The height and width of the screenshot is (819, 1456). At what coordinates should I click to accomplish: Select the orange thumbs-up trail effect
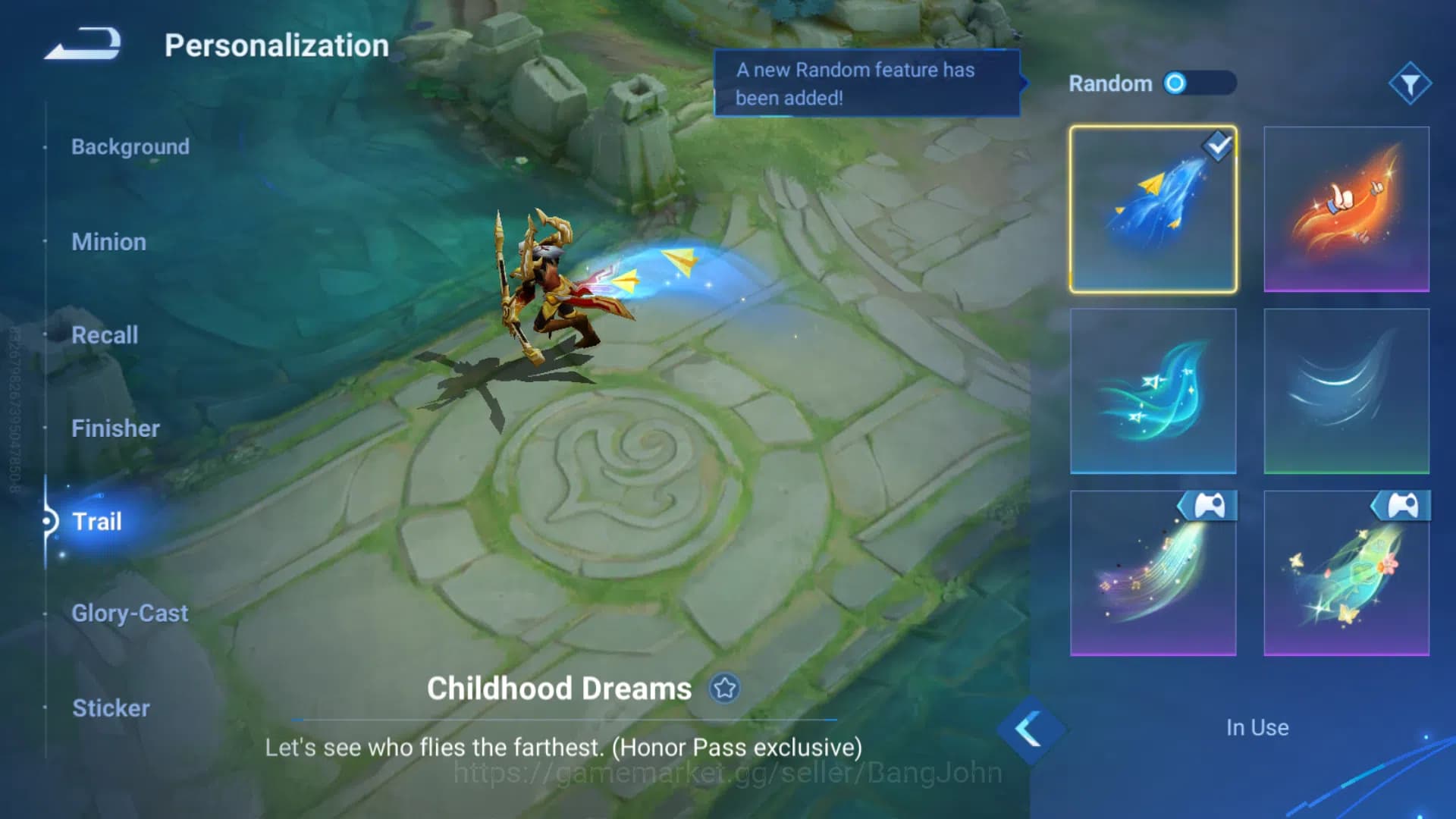coord(1346,209)
